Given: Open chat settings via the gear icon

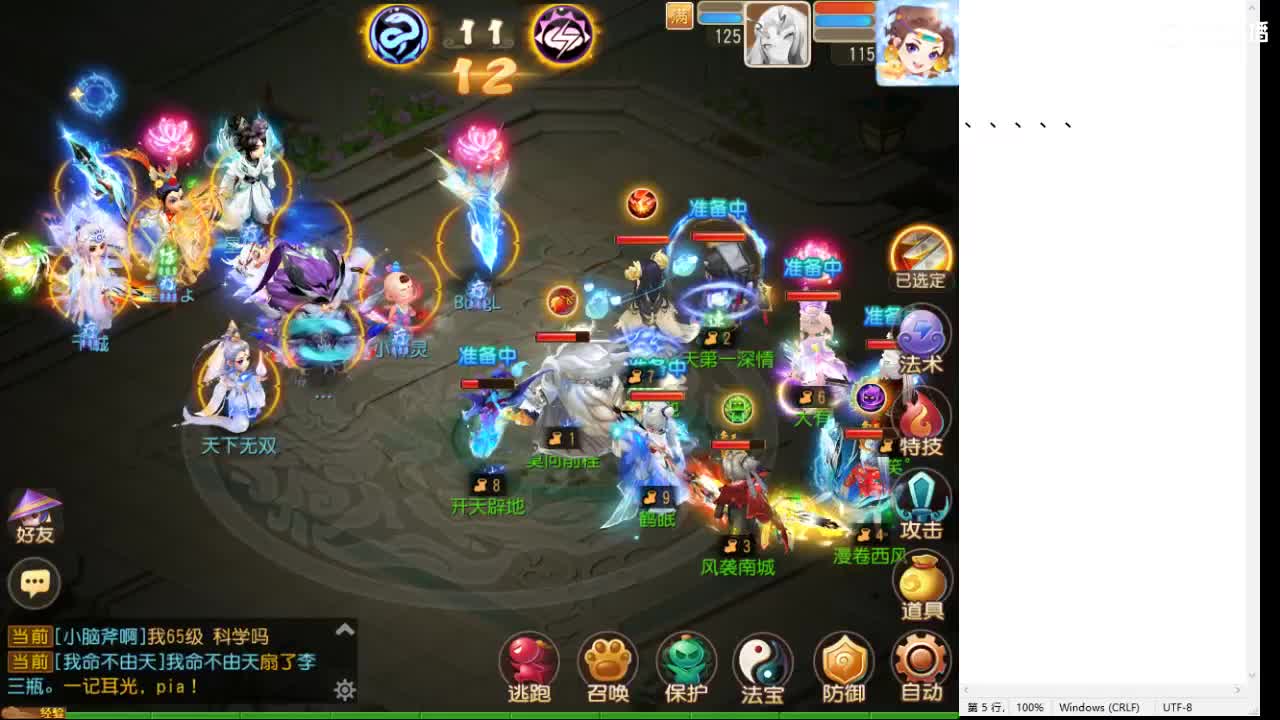Looking at the screenshot, I should 344,691.
